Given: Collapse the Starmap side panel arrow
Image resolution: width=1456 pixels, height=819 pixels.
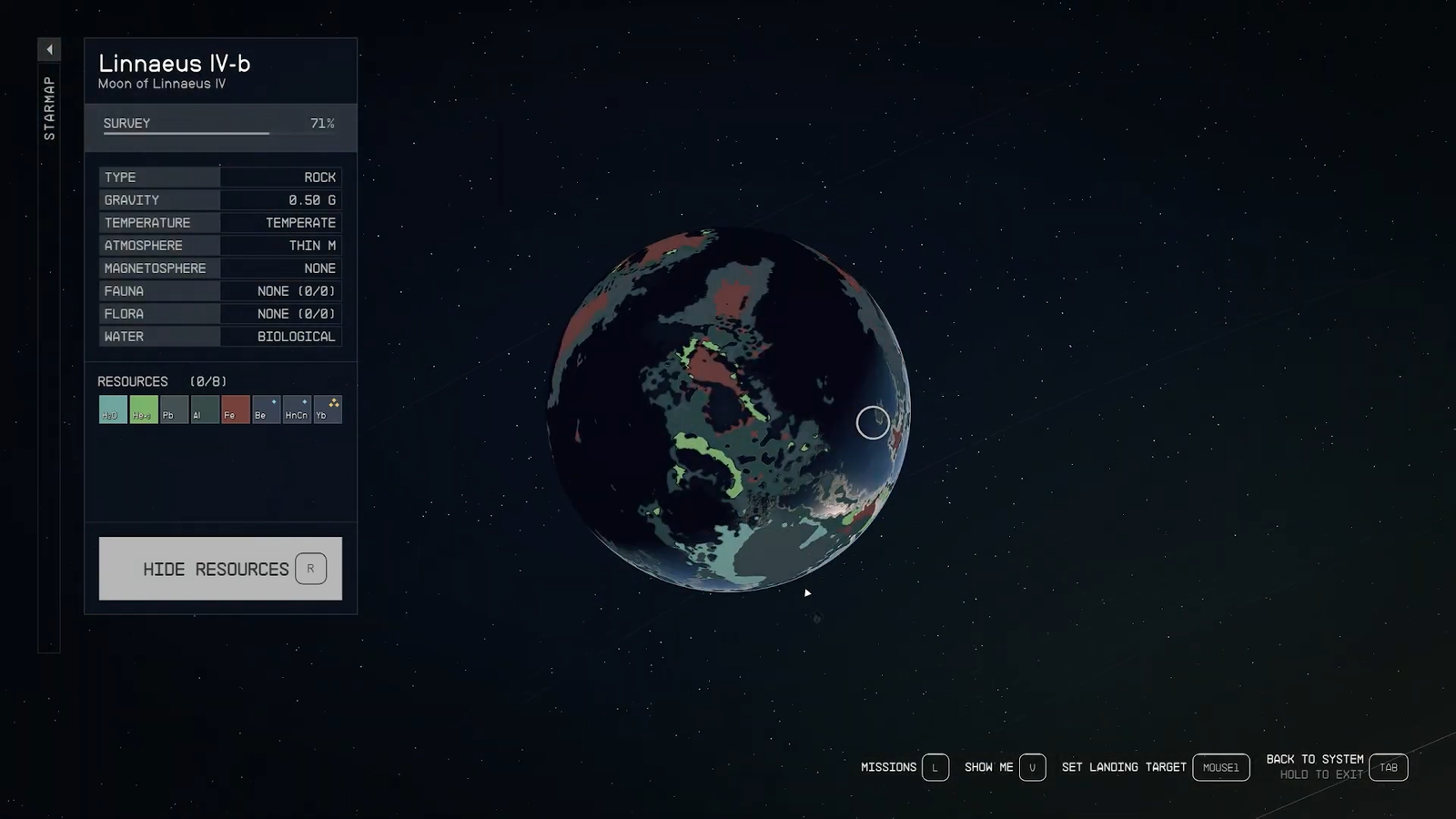Looking at the screenshot, I should [x=49, y=49].
